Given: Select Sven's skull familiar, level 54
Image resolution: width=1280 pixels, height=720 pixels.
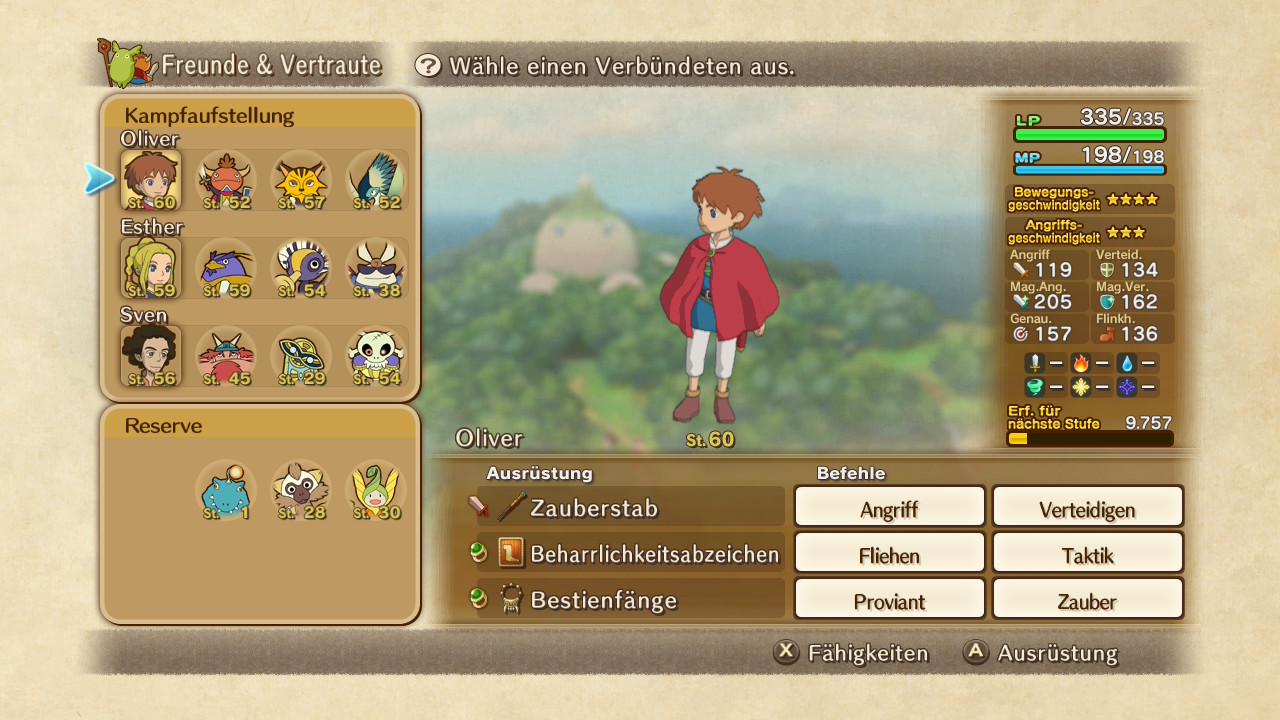Looking at the screenshot, I should click(376, 356).
